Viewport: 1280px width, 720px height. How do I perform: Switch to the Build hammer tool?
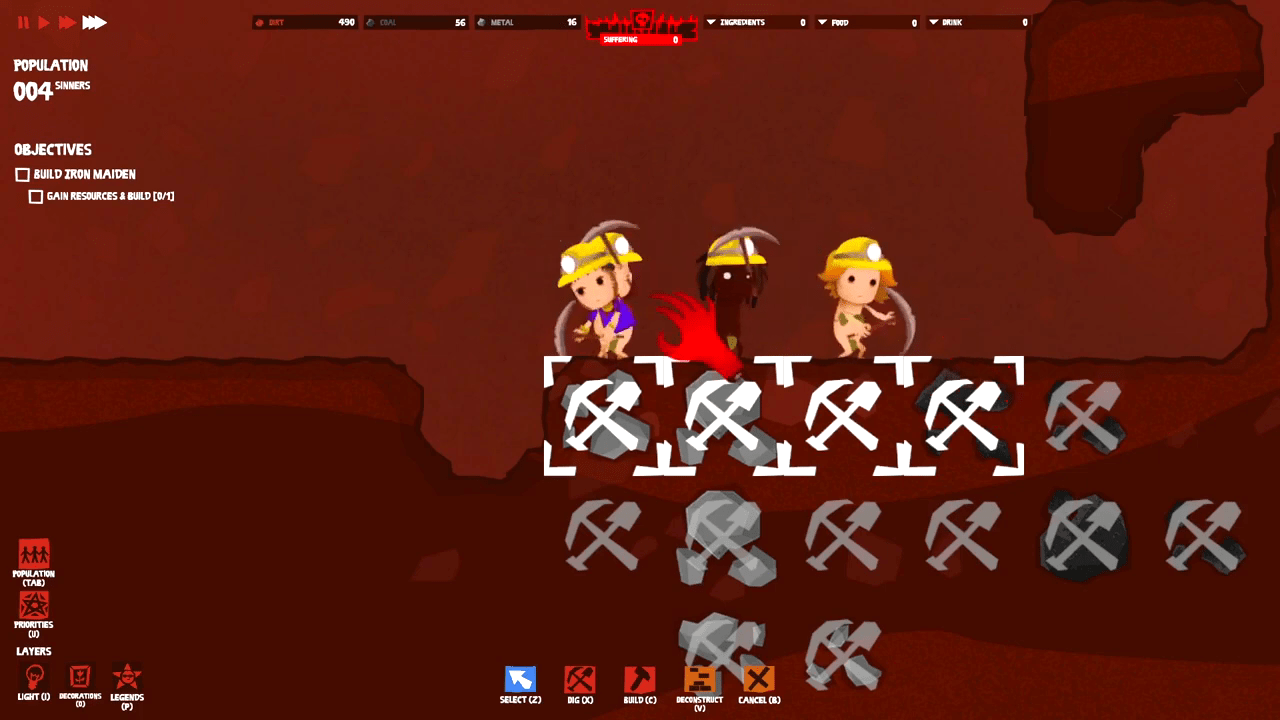click(x=640, y=680)
